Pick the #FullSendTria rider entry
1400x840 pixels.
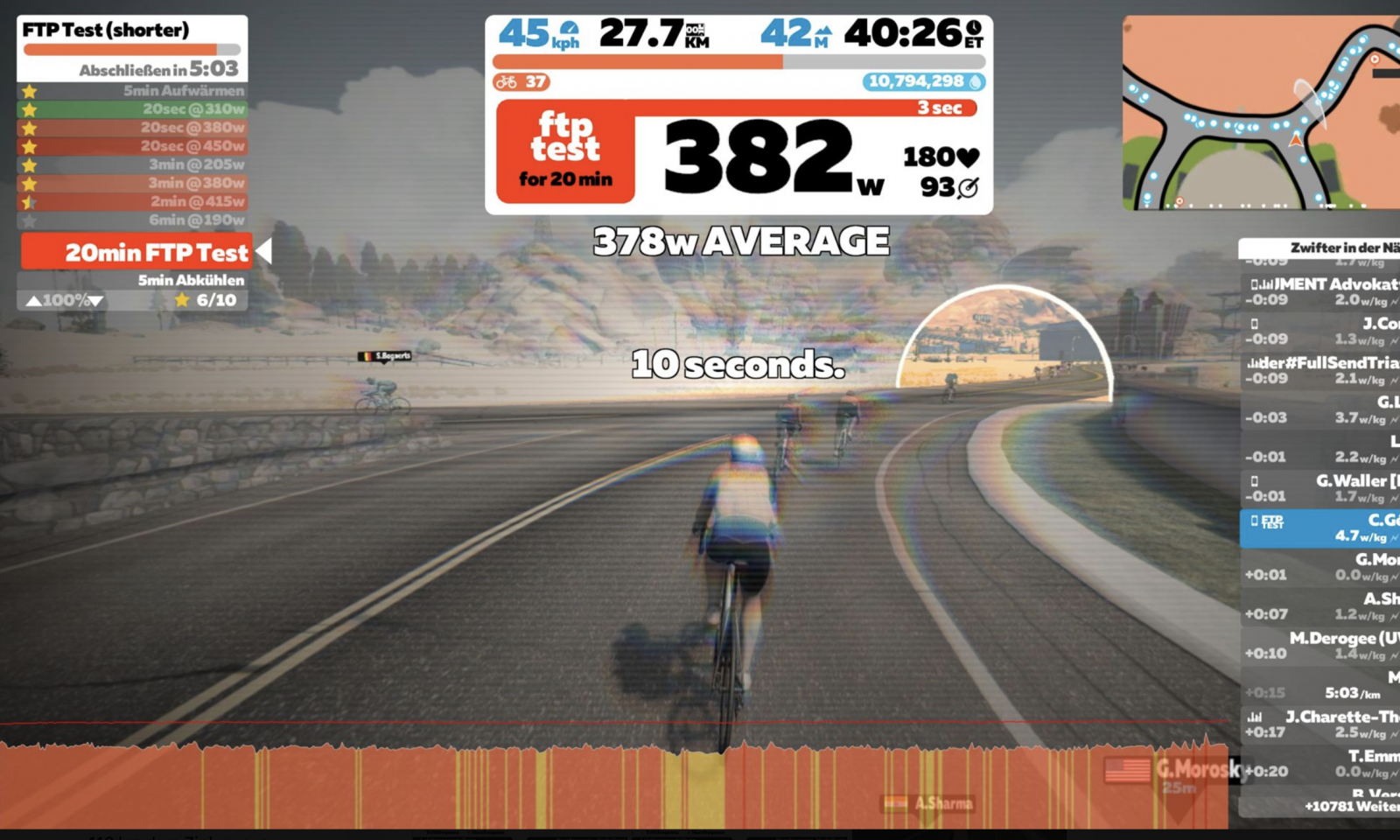coord(1321,370)
